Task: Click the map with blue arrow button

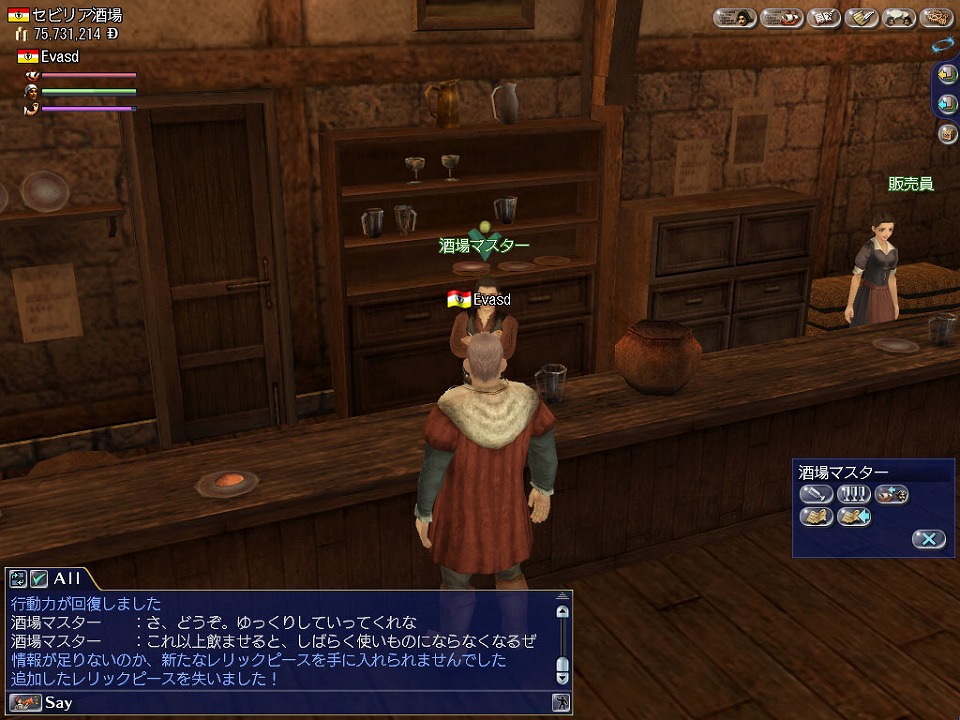Action: [854, 516]
